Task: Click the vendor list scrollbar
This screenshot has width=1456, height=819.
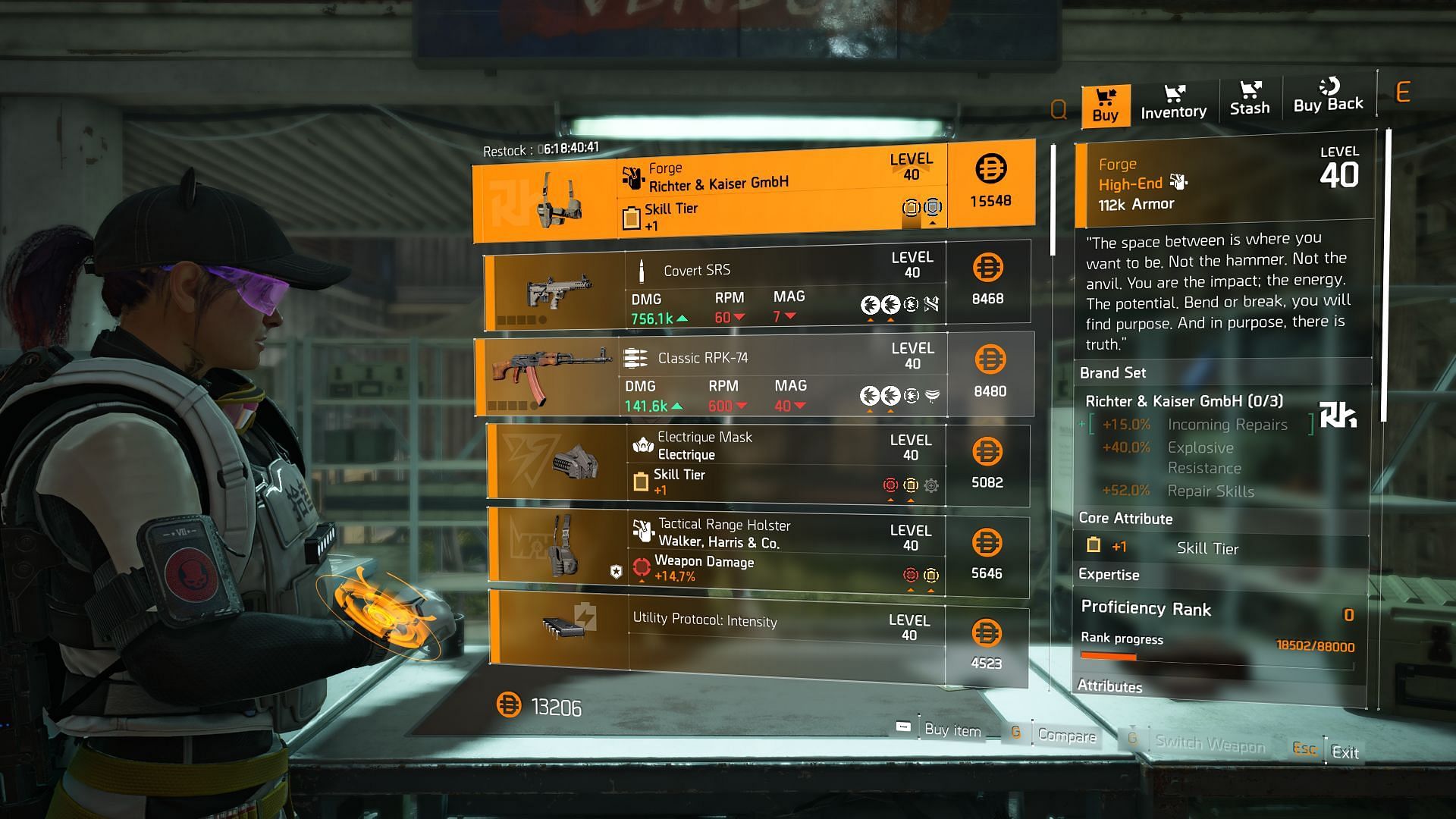Action: [1053, 201]
